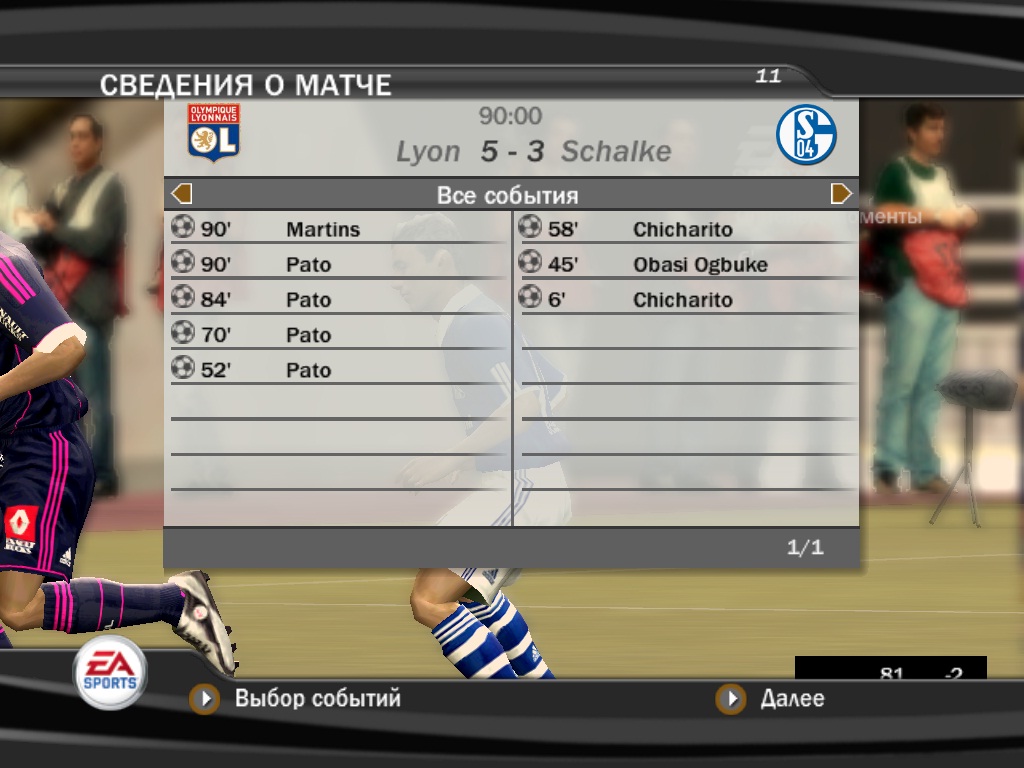
Task: Click the right arrow beside Все события
Action: coord(841,194)
